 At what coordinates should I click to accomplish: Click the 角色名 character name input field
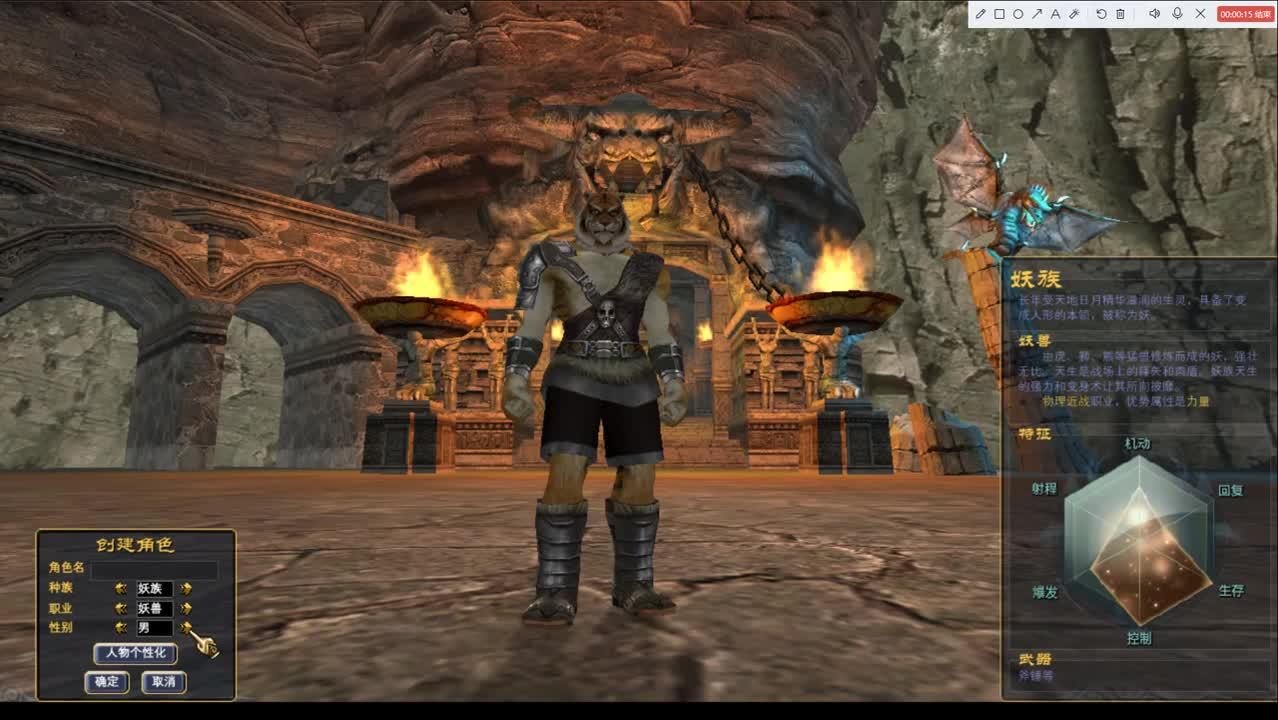click(154, 569)
